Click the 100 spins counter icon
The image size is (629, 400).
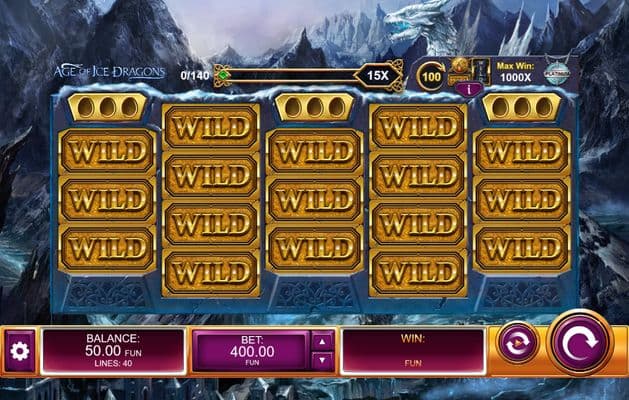tap(431, 76)
